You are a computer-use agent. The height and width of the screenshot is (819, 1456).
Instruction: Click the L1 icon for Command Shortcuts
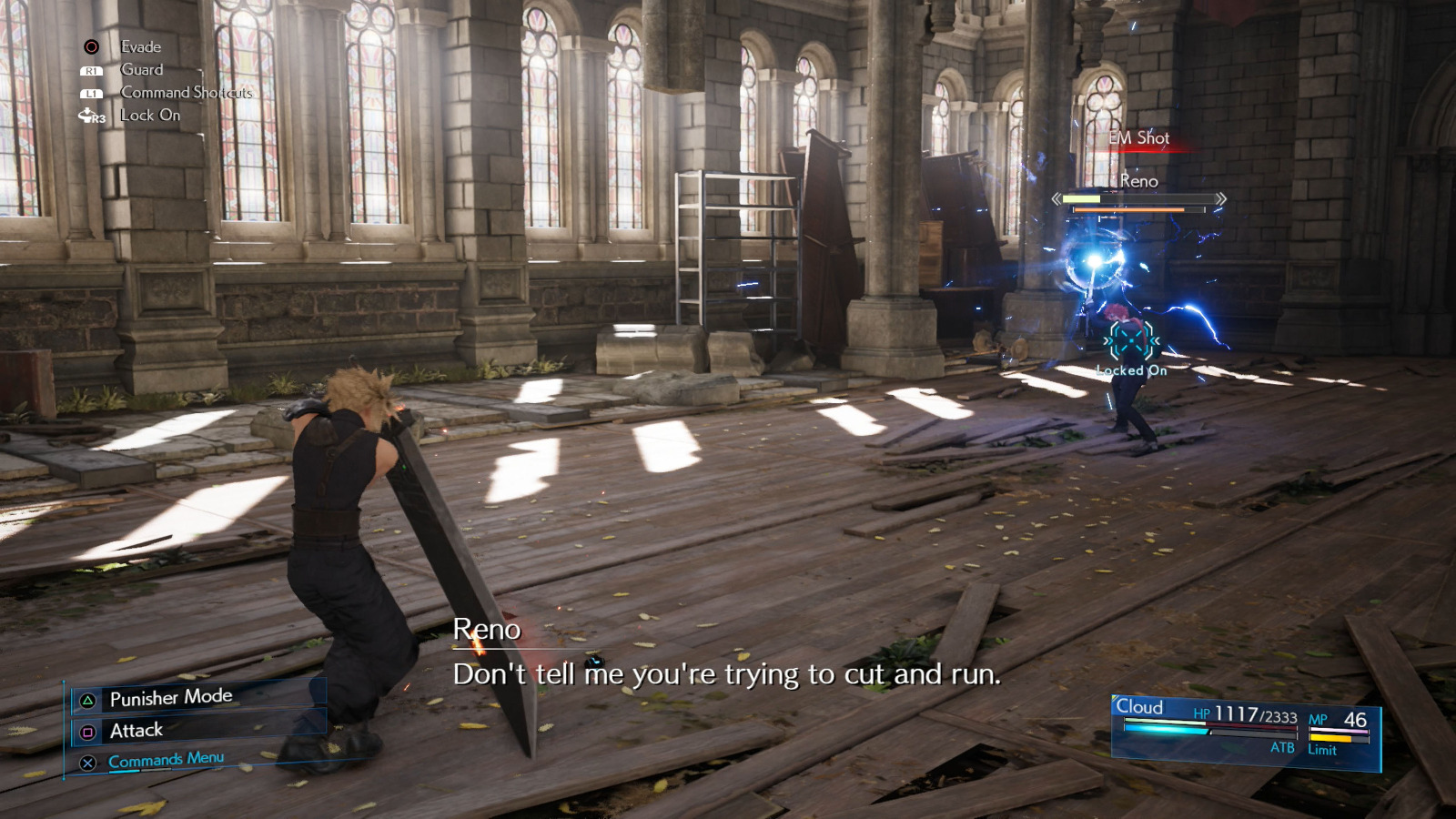[90, 92]
